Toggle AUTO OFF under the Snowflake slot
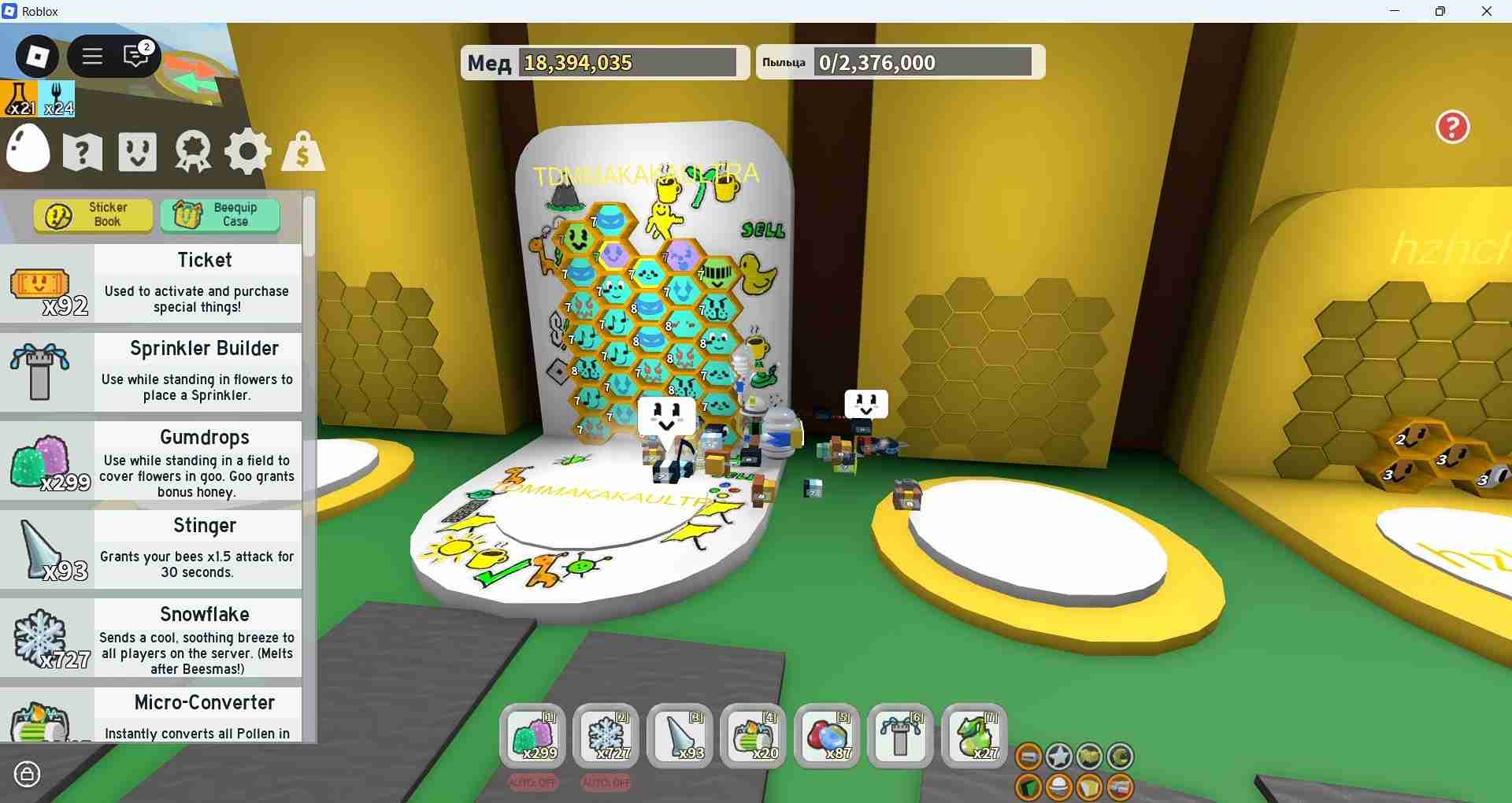The height and width of the screenshot is (803, 1512). tap(606, 783)
